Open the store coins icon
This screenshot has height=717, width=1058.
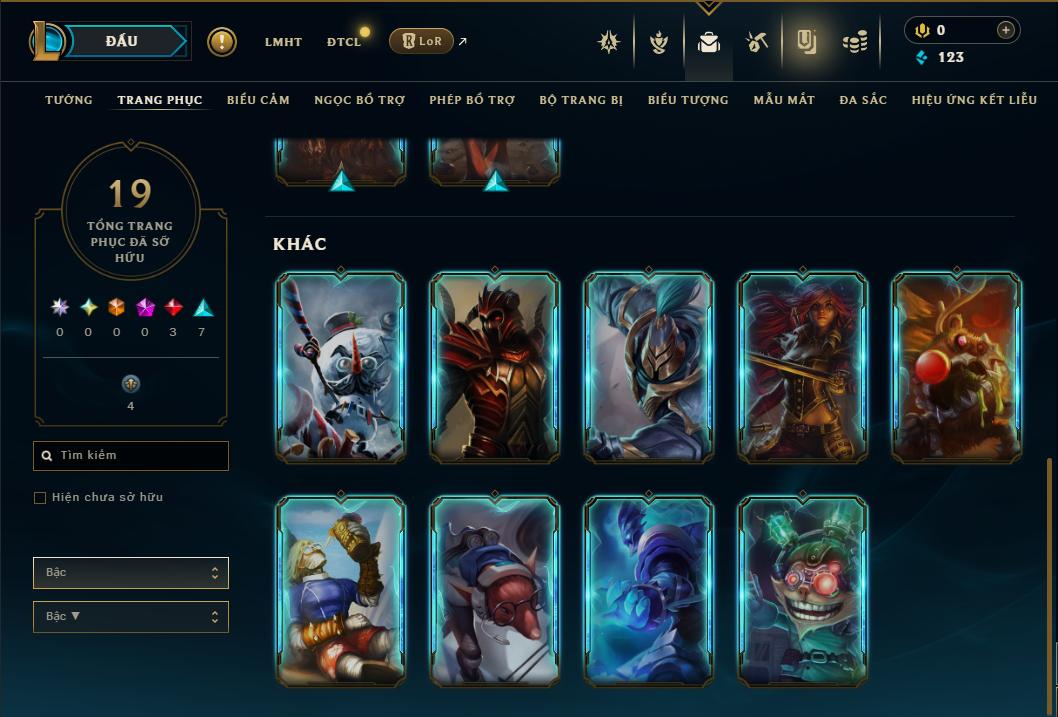pos(854,42)
